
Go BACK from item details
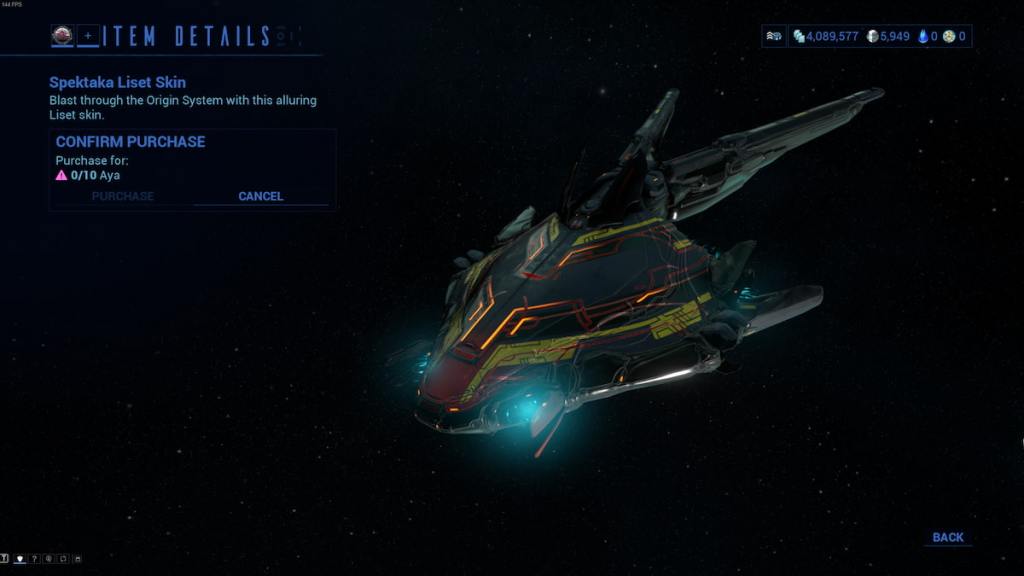tap(947, 538)
